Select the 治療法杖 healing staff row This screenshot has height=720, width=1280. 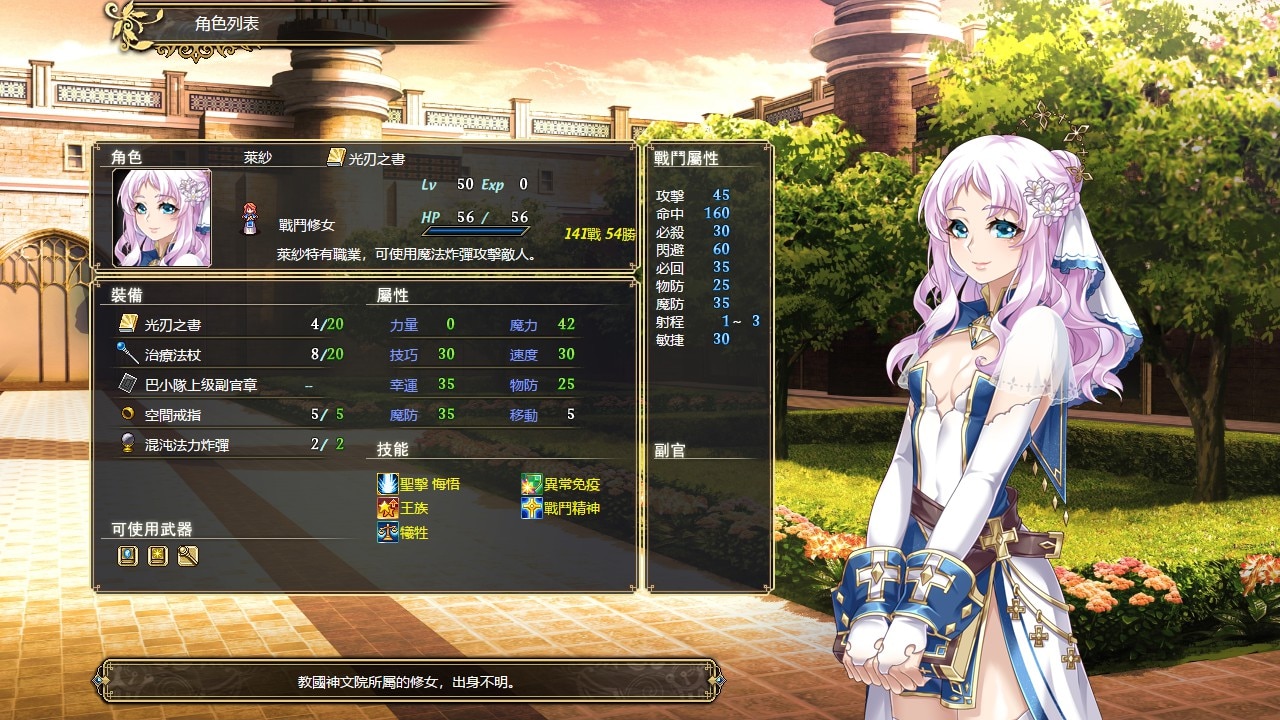230,355
